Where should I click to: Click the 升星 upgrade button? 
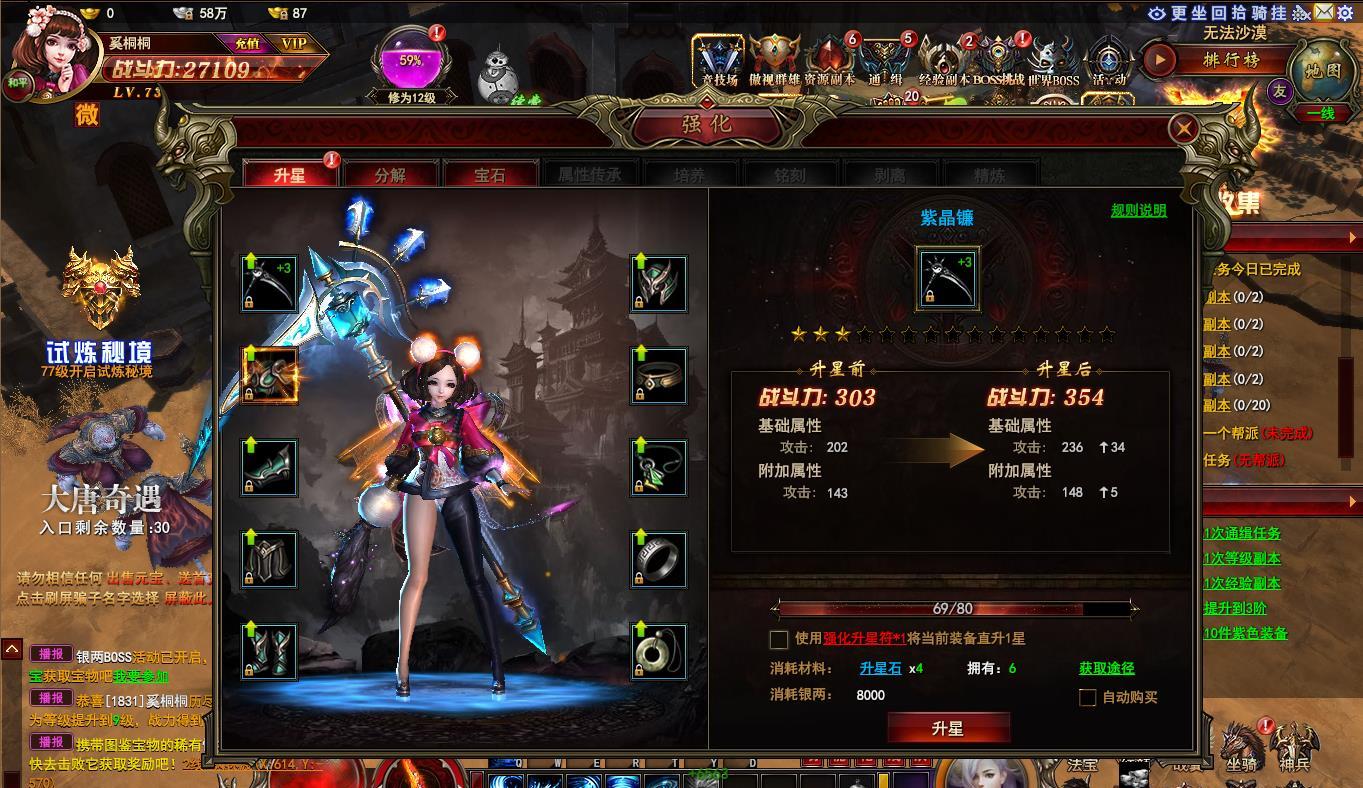point(948,728)
